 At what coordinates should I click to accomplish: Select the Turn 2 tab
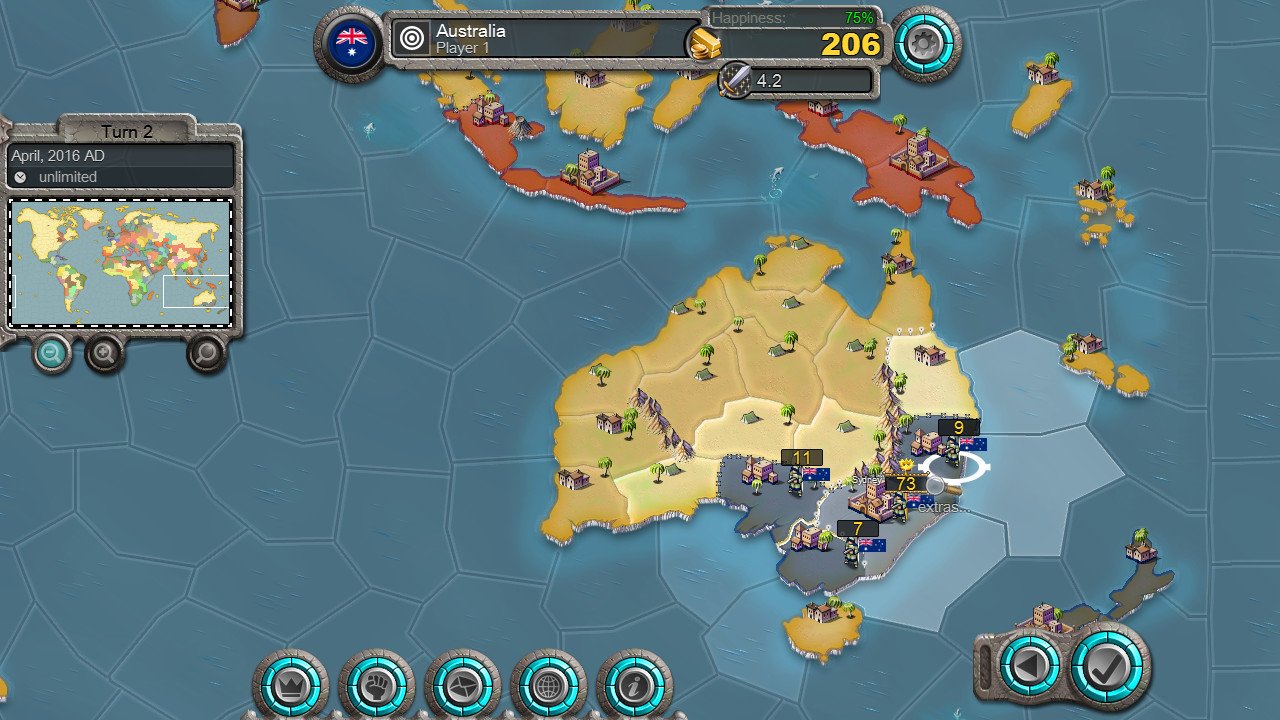coord(129,132)
